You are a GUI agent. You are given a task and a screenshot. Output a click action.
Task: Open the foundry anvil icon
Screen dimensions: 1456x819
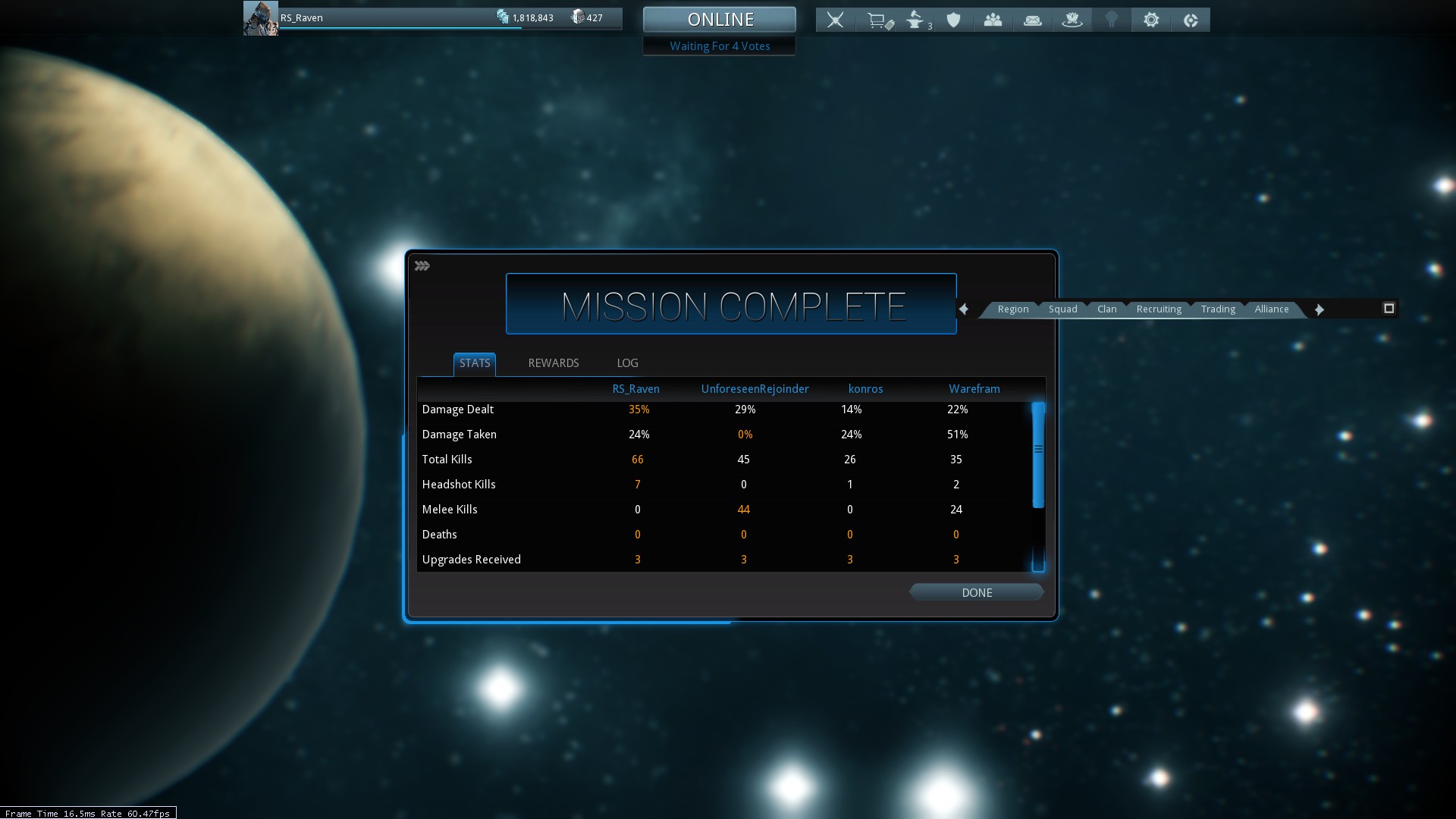click(916, 20)
